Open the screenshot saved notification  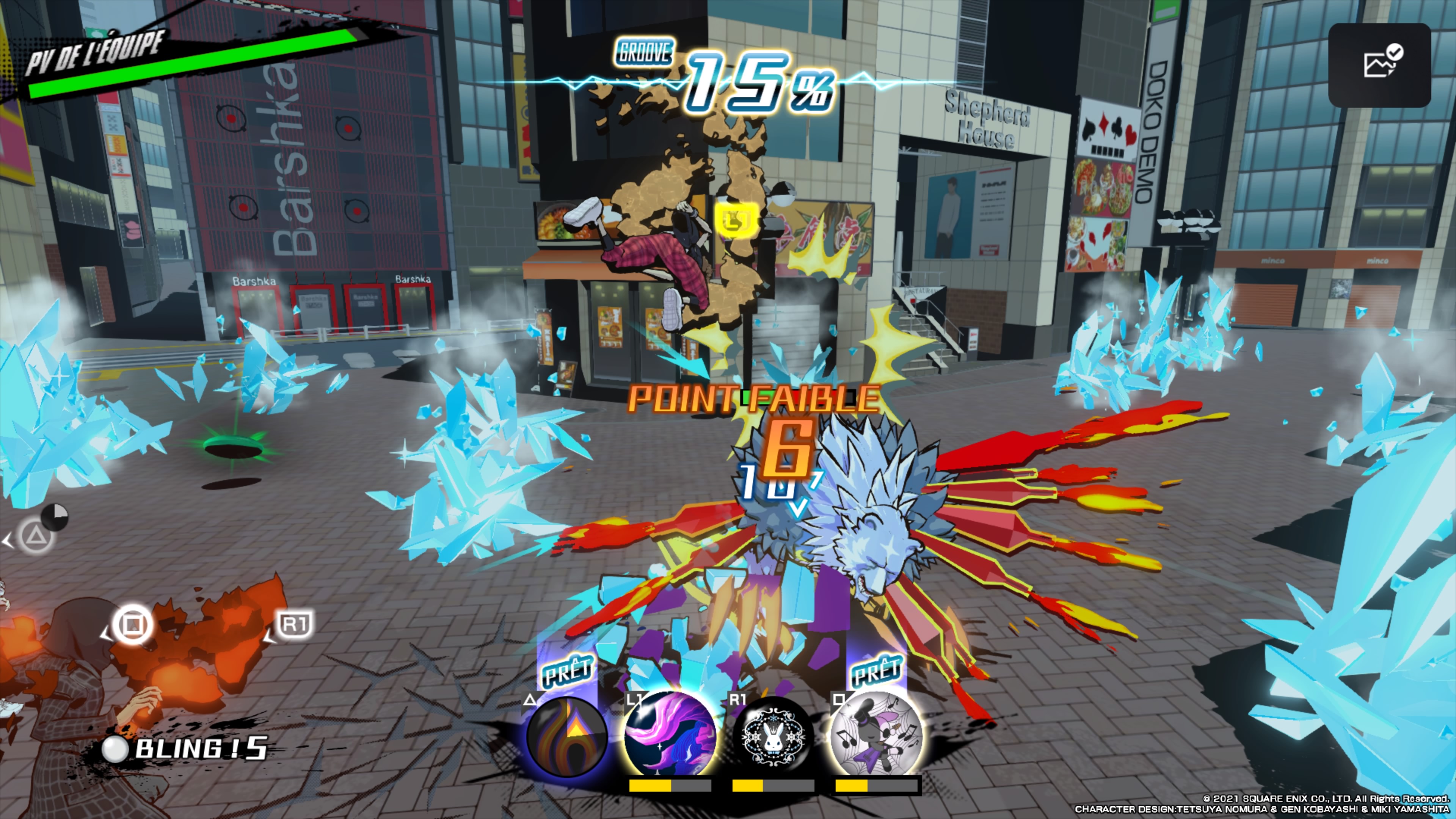click(x=1379, y=65)
